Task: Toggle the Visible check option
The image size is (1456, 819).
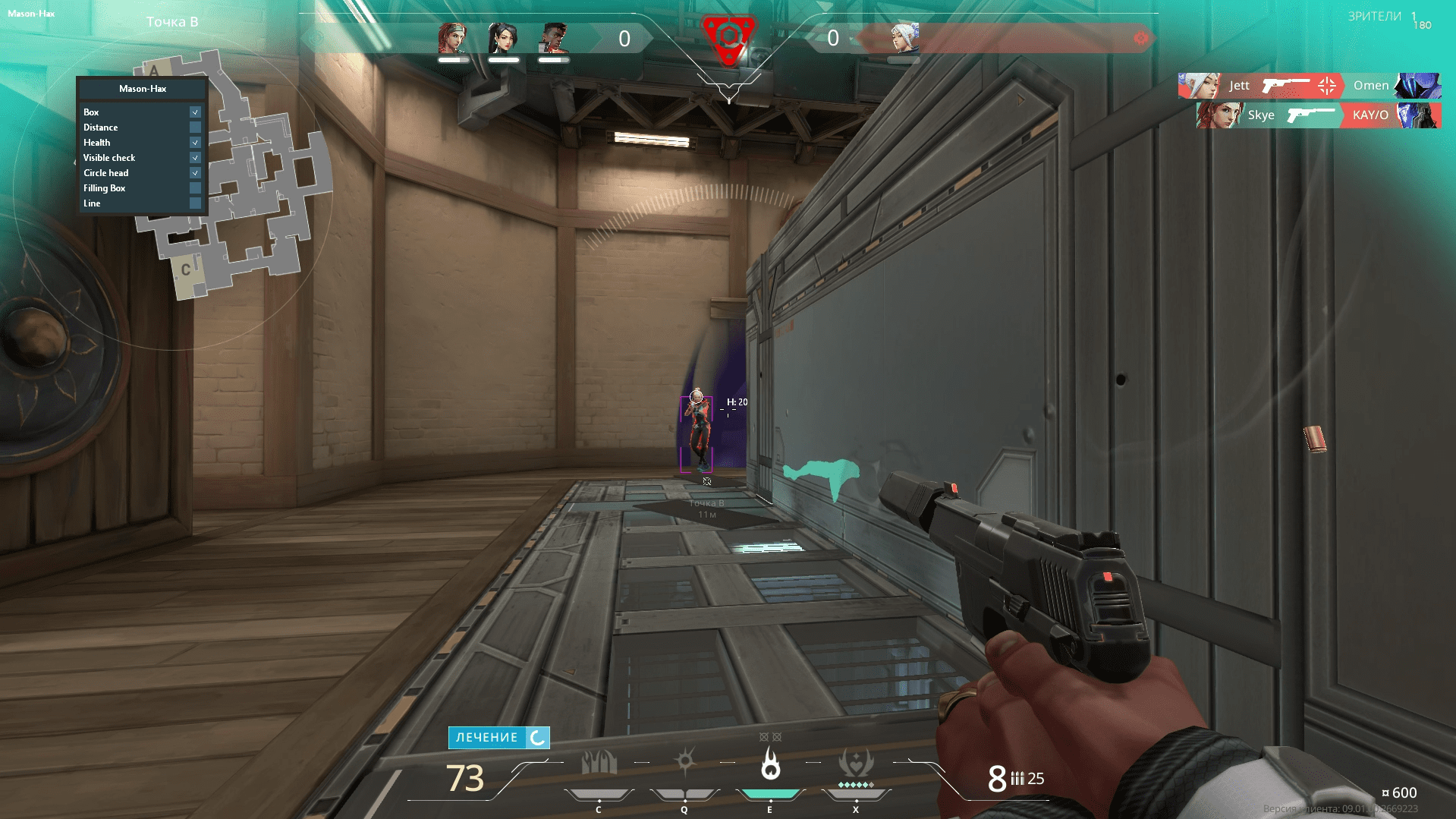Action: click(195, 158)
